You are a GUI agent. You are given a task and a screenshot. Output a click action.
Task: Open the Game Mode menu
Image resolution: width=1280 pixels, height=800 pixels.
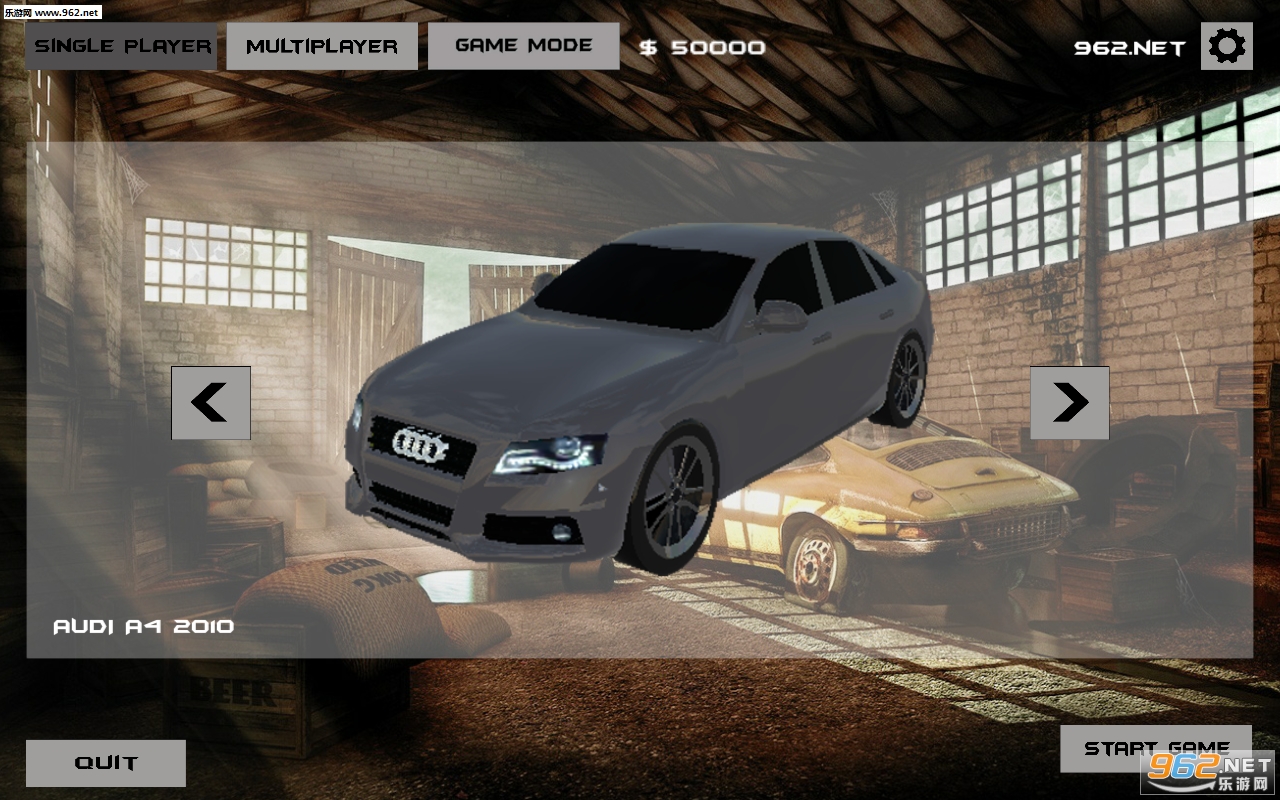coord(523,46)
